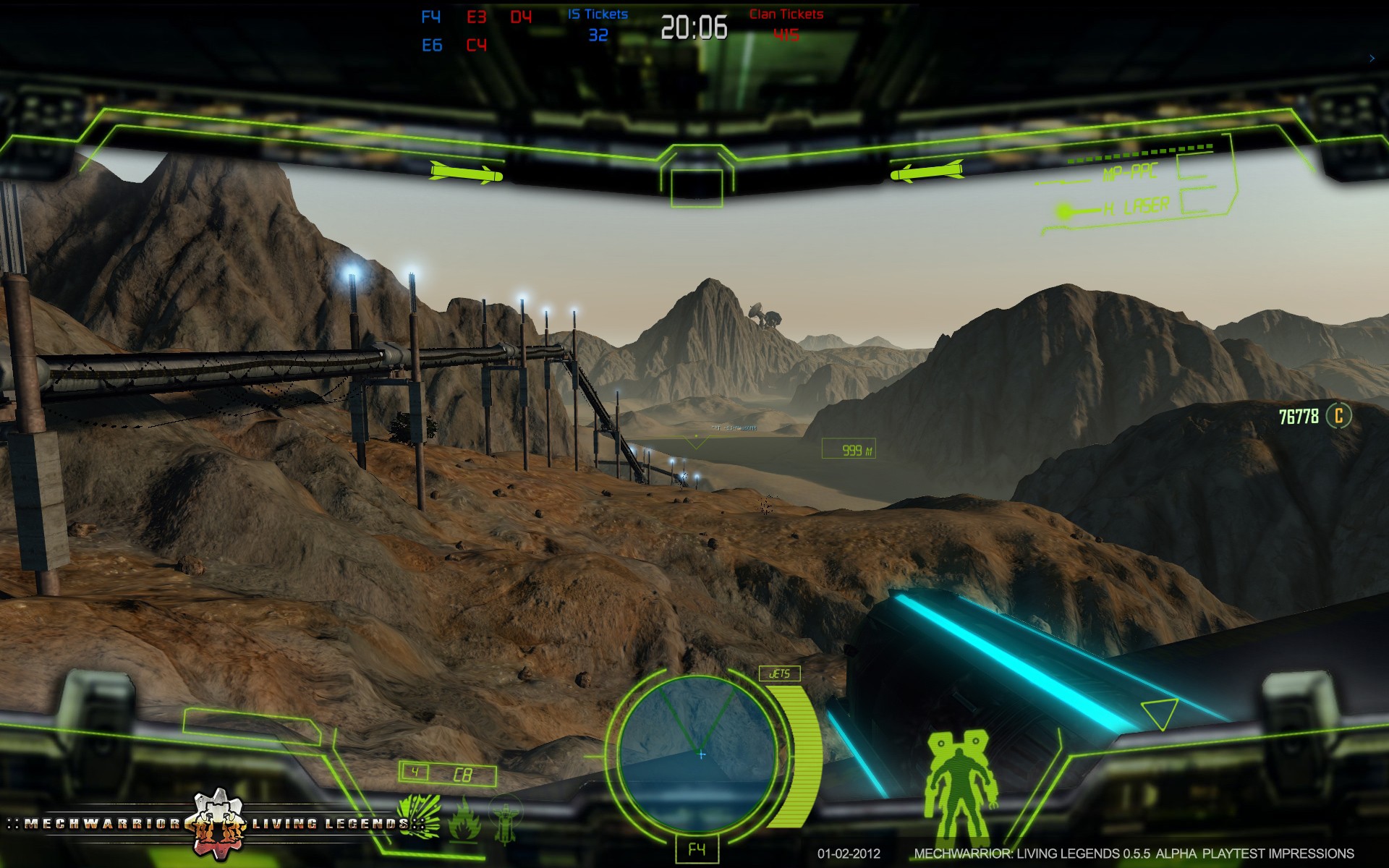
Task: Click the green mech damage silhouette
Action: pos(959,785)
